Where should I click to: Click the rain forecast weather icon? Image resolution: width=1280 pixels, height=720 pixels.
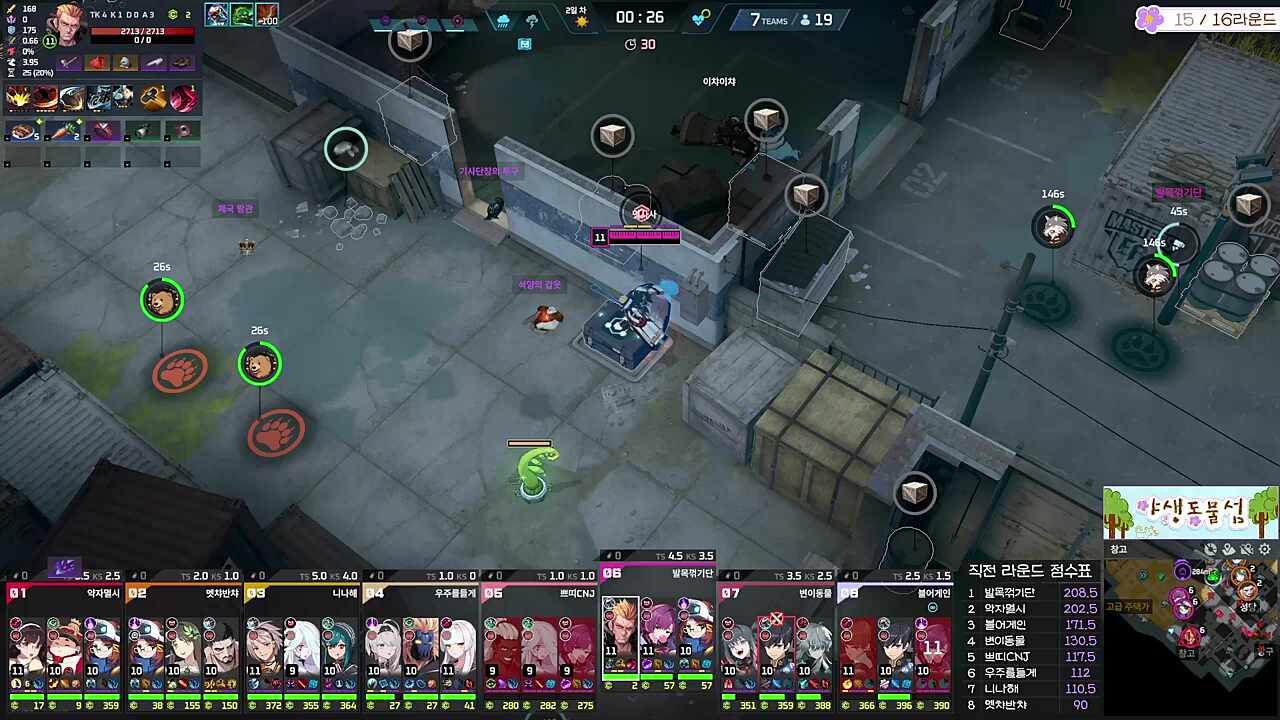503,21
